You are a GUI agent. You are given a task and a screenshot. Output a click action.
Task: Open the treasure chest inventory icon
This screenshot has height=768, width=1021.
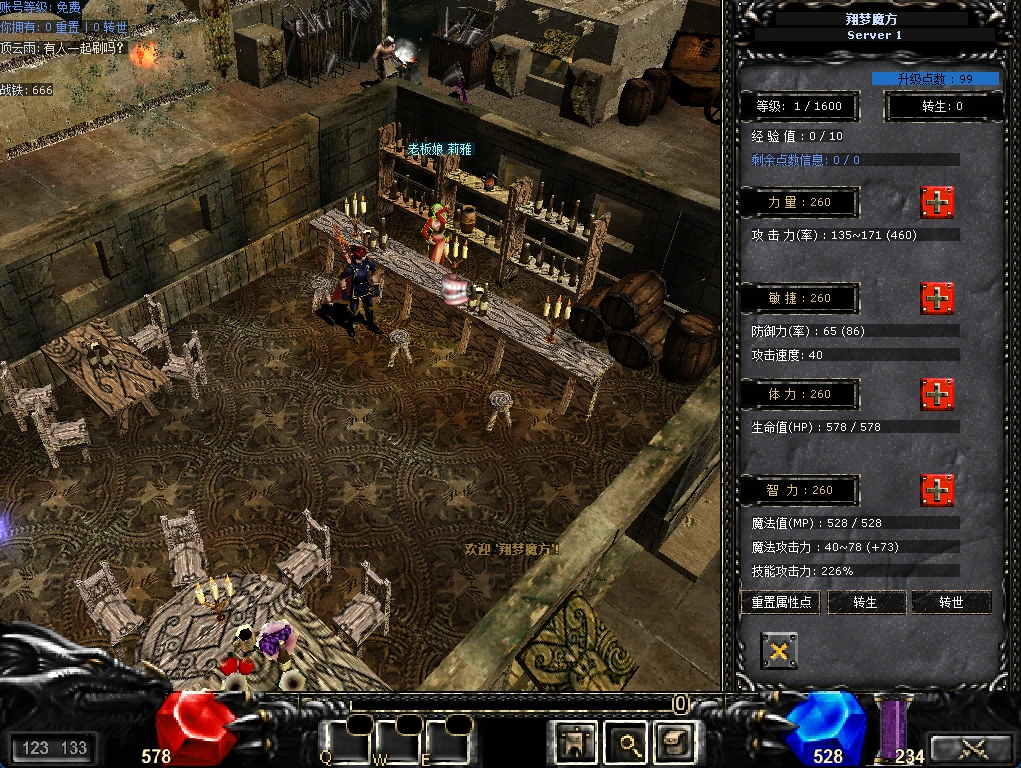[x=675, y=743]
